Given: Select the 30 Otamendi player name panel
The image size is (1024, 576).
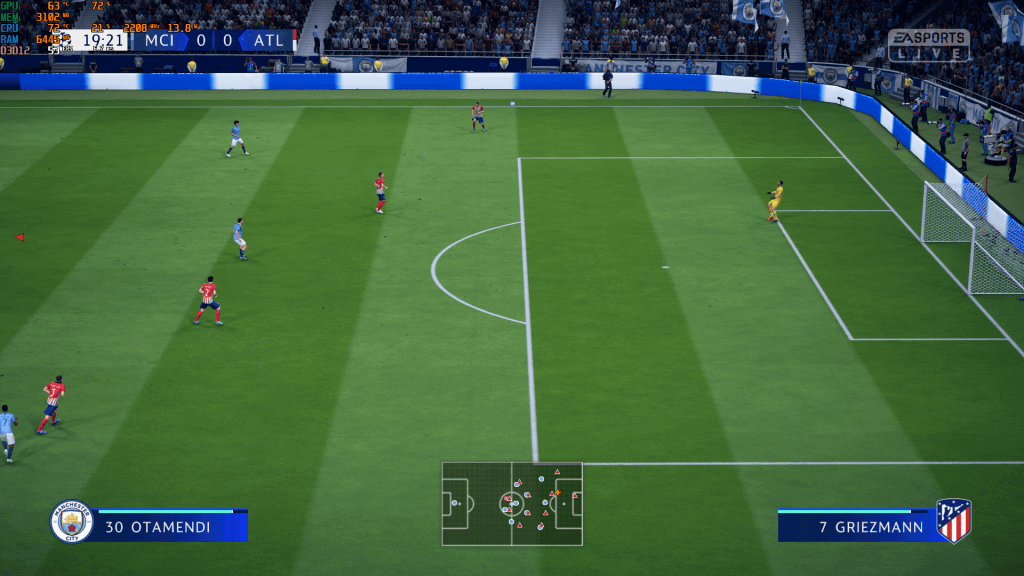Looking at the screenshot, I should tap(172, 526).
